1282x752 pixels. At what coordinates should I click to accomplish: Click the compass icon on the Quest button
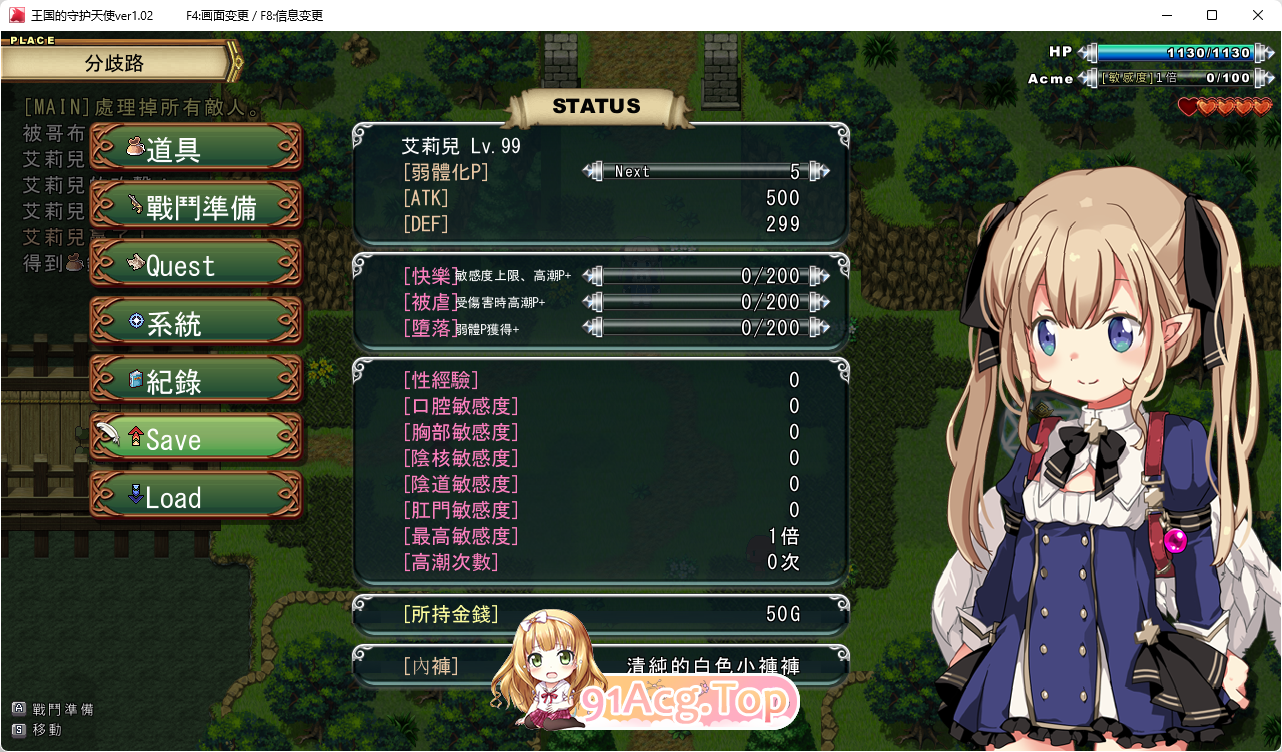pyautogui.click(x=134, y=263)
